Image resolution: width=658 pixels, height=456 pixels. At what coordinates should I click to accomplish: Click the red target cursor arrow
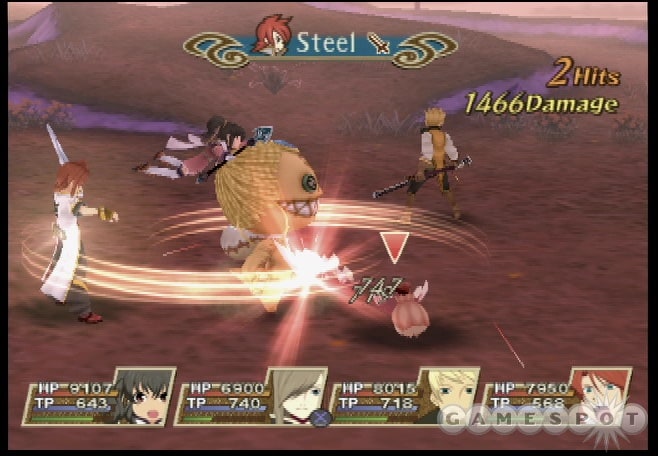pyautogui.click(x=396, y=246)
